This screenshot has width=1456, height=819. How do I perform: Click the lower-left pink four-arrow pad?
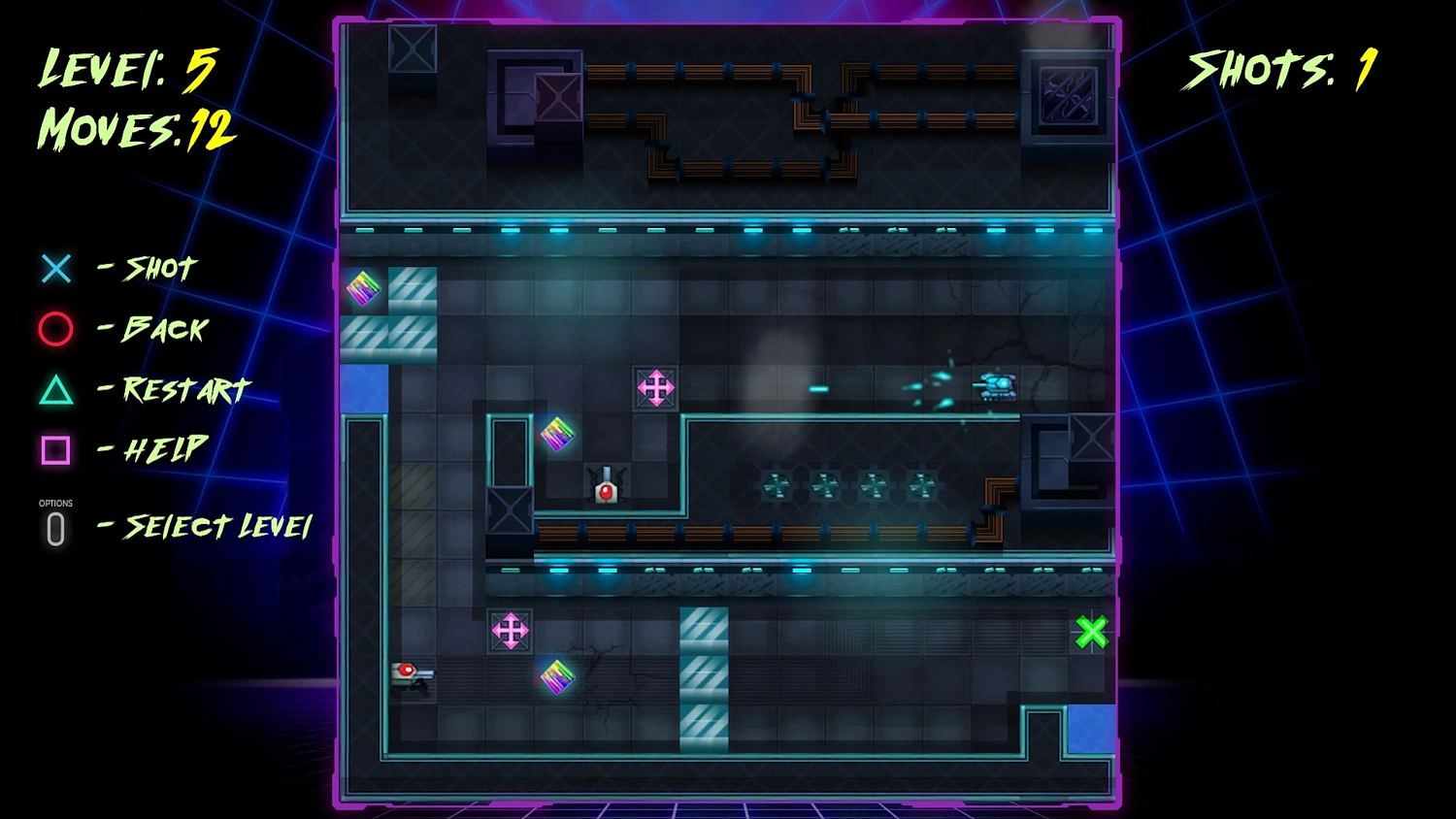point(511,630)
